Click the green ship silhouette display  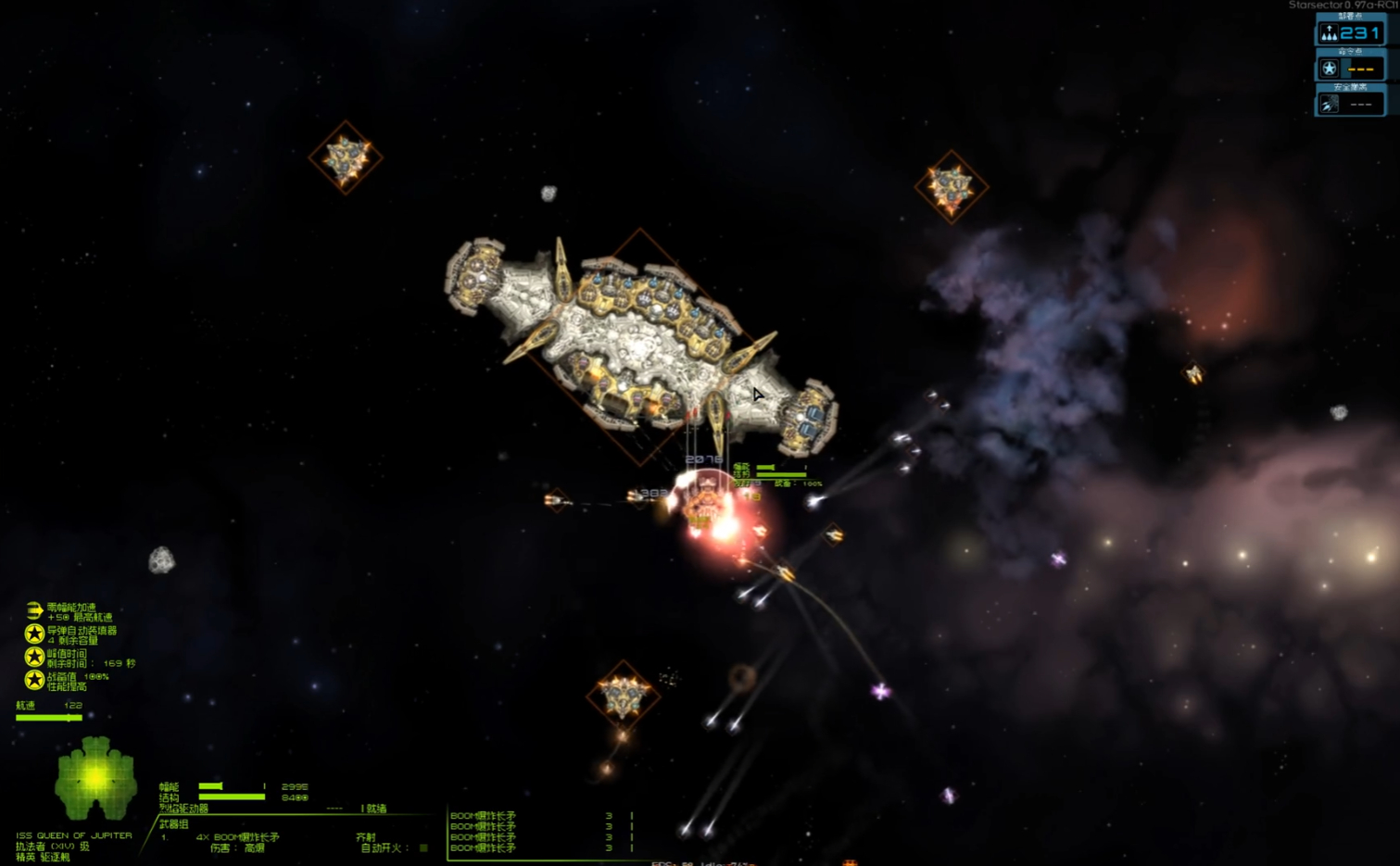pos(95,778)
